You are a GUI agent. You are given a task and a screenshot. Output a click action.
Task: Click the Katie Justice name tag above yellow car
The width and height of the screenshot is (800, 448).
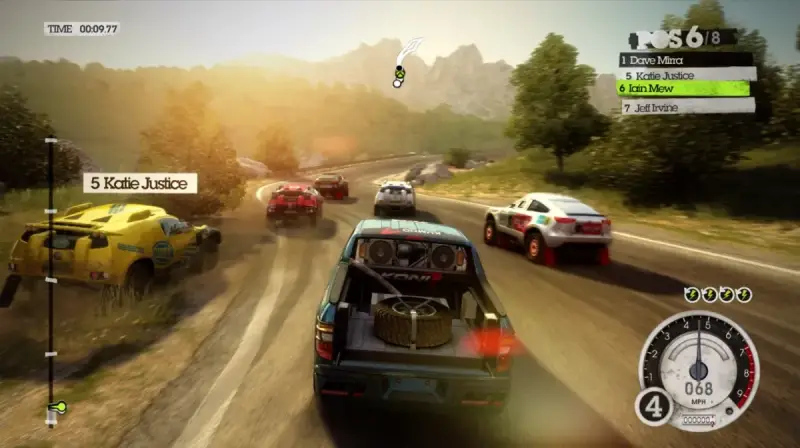tap(140, 183)
